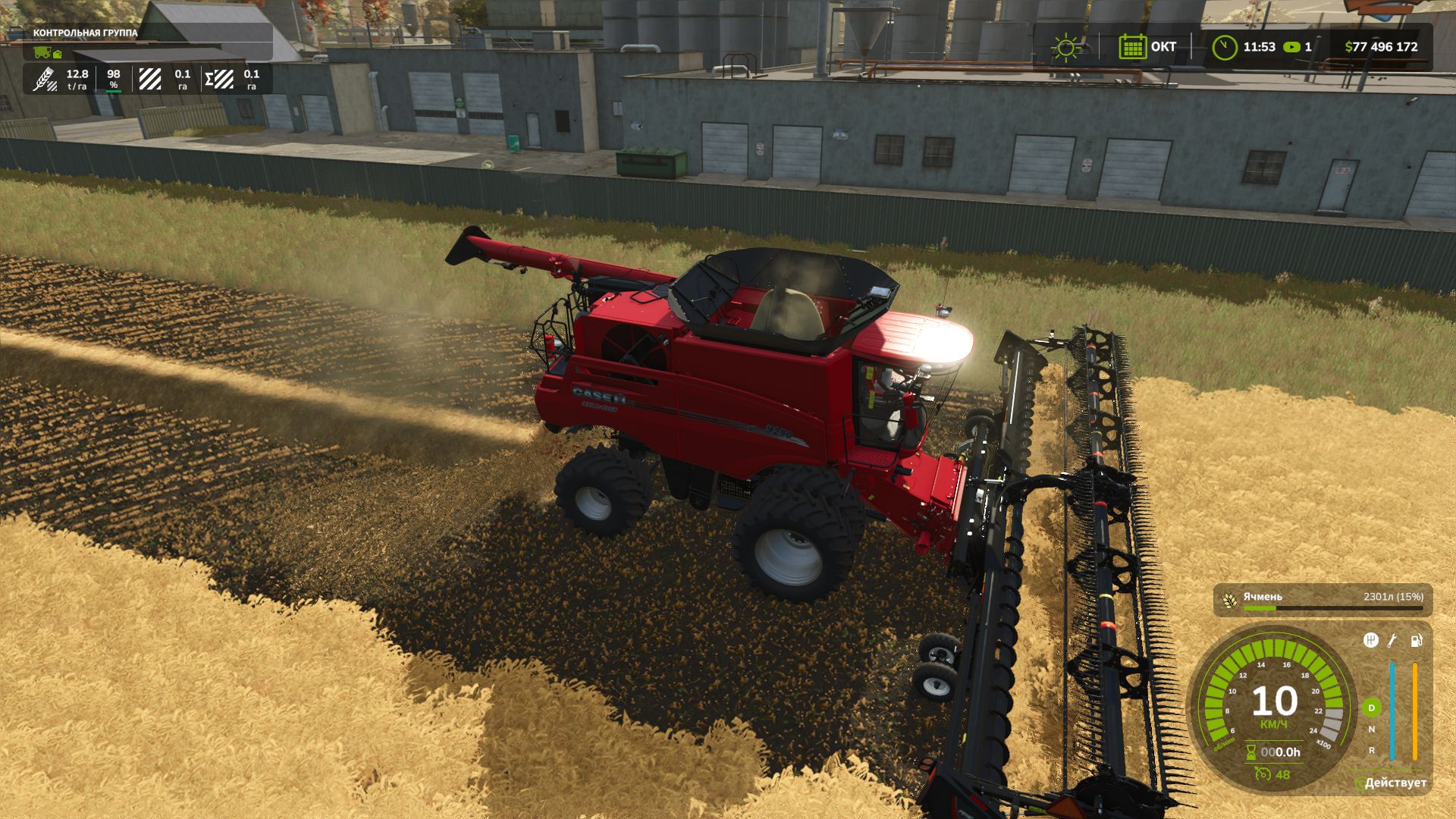This screenshot has height=819, width=1456.
Task: Toggle the cruise control speed icon
Action: click(x=1263, y=774)
